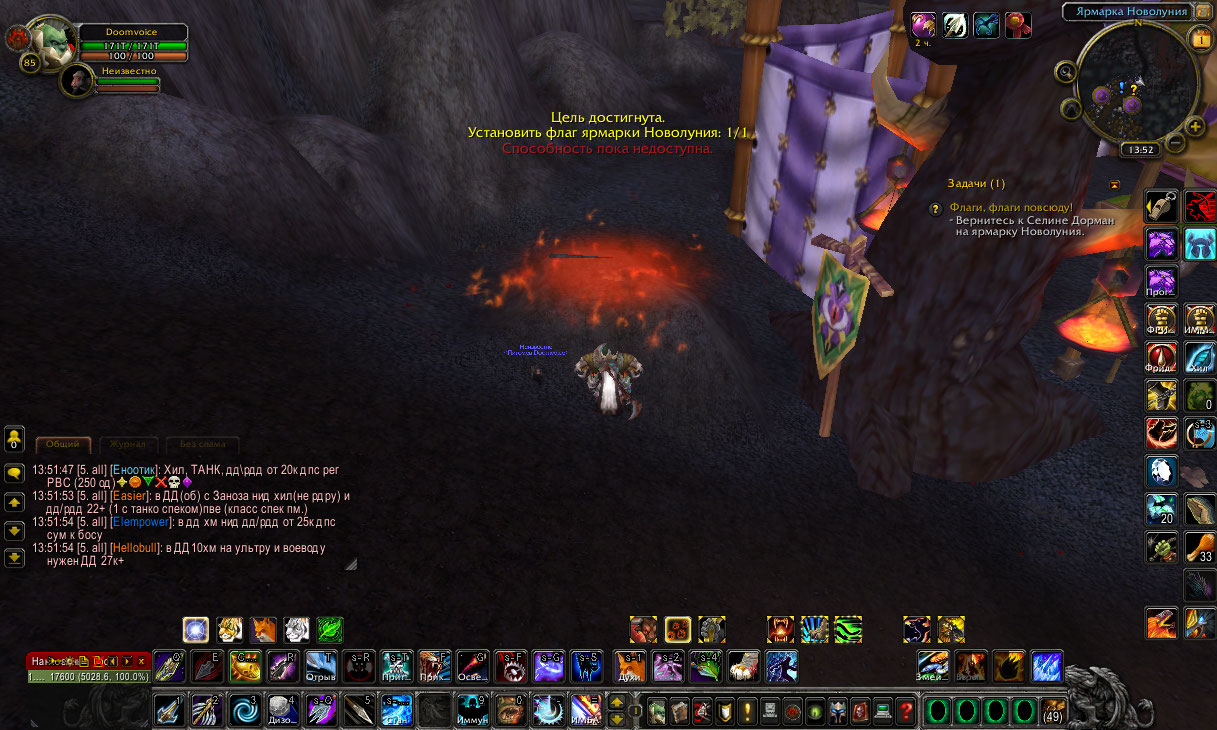The width and height of the screenshot is (1217, 730).
Task: Open the calendar button beside the minimap
Action: pyautogui.click(x=1199, y=39)
